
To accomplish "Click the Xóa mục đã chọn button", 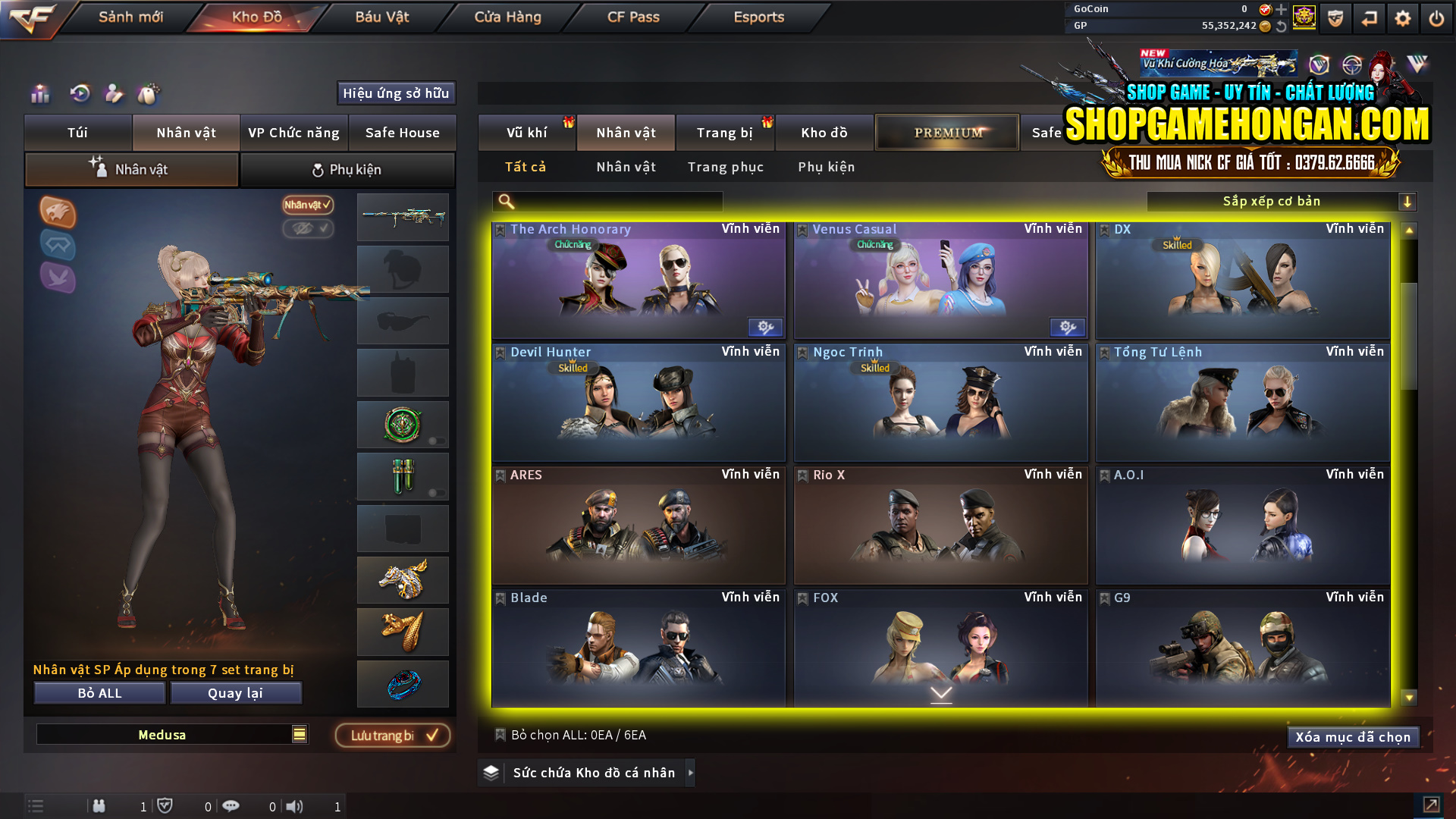I will click(1353, 736).
